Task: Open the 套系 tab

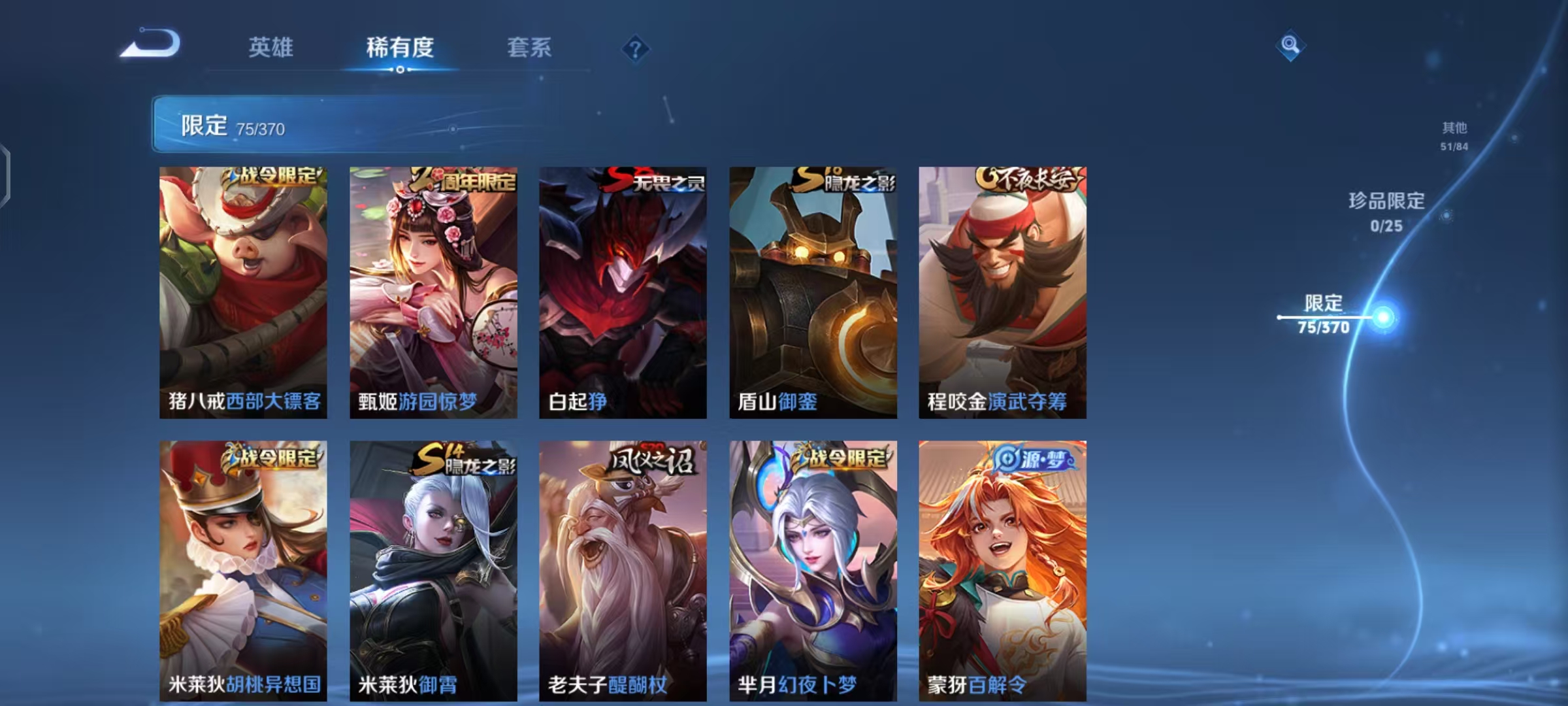Action: (x=531, y=48)
